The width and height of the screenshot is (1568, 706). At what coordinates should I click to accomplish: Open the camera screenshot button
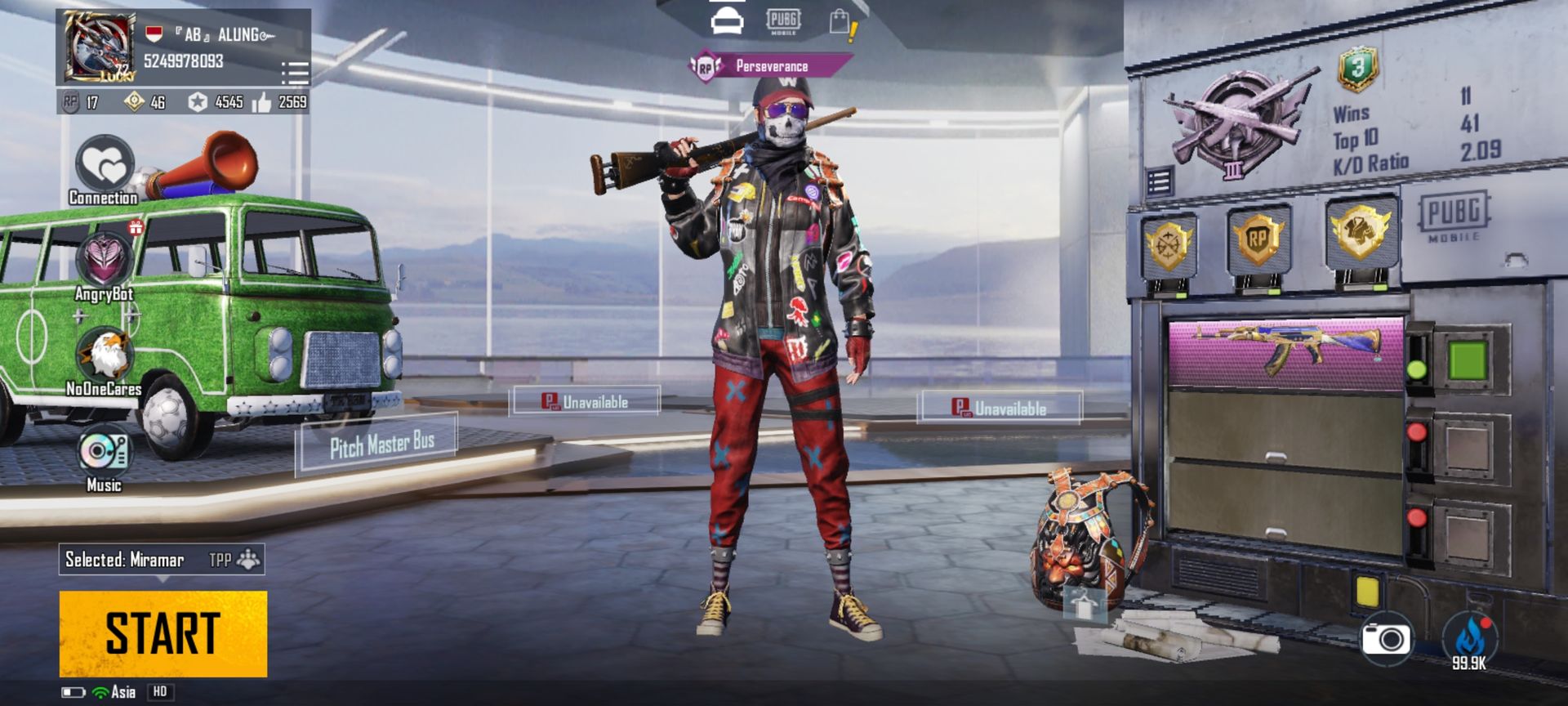(1386, 638)
